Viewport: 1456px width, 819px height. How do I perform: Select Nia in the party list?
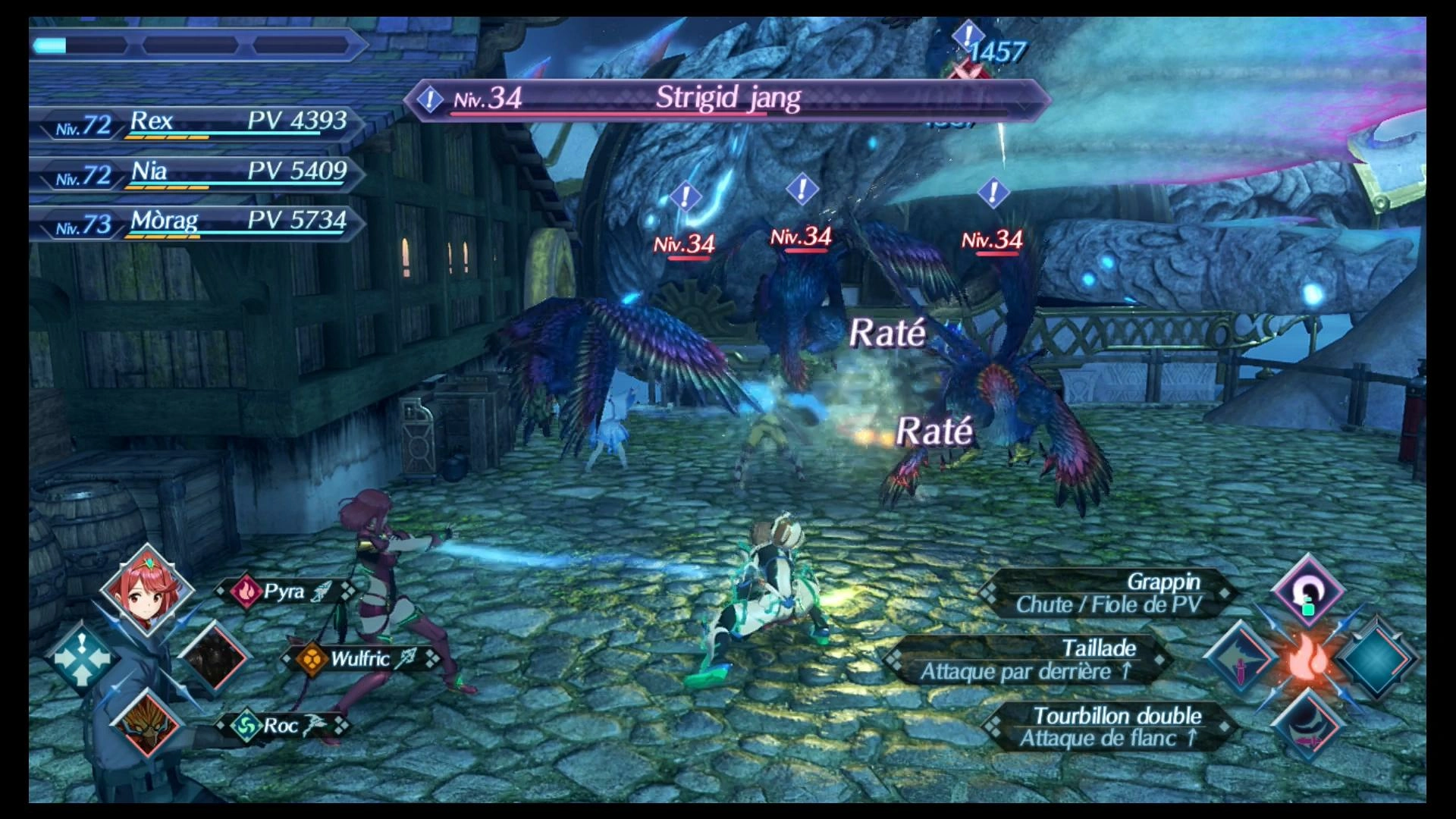pos(199,173)
